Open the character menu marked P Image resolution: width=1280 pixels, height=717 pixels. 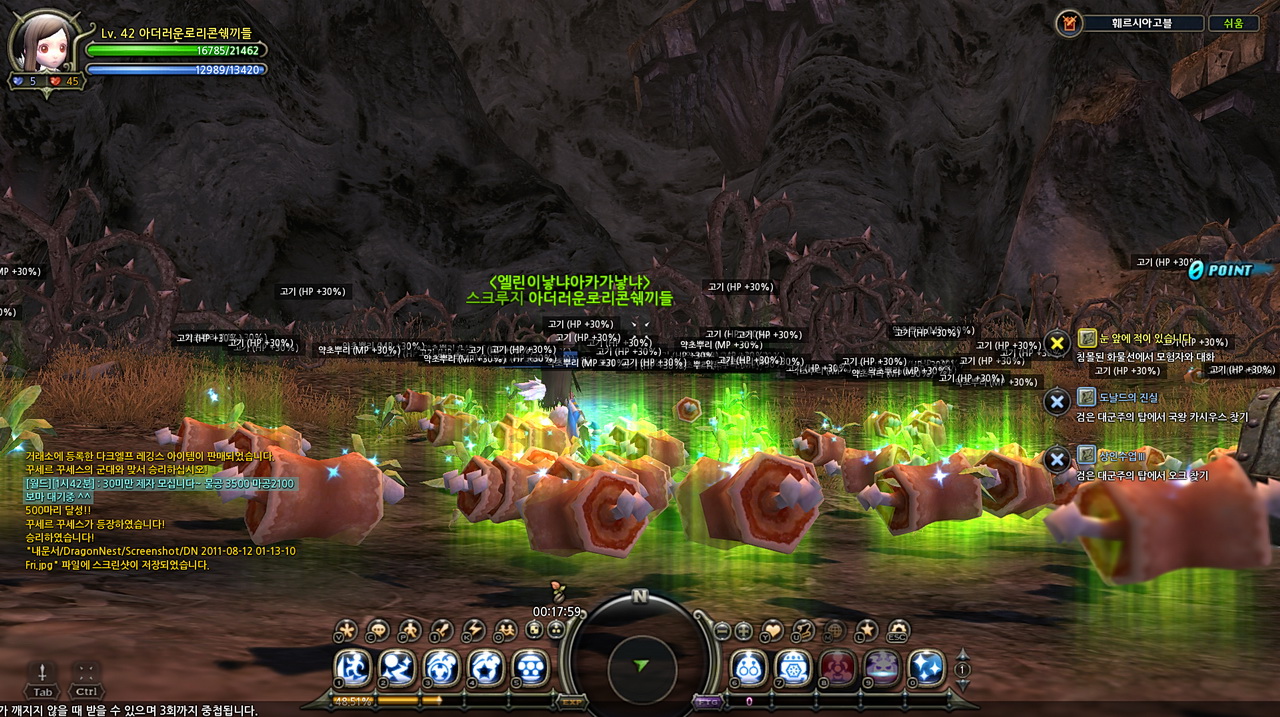pos(409,630)
